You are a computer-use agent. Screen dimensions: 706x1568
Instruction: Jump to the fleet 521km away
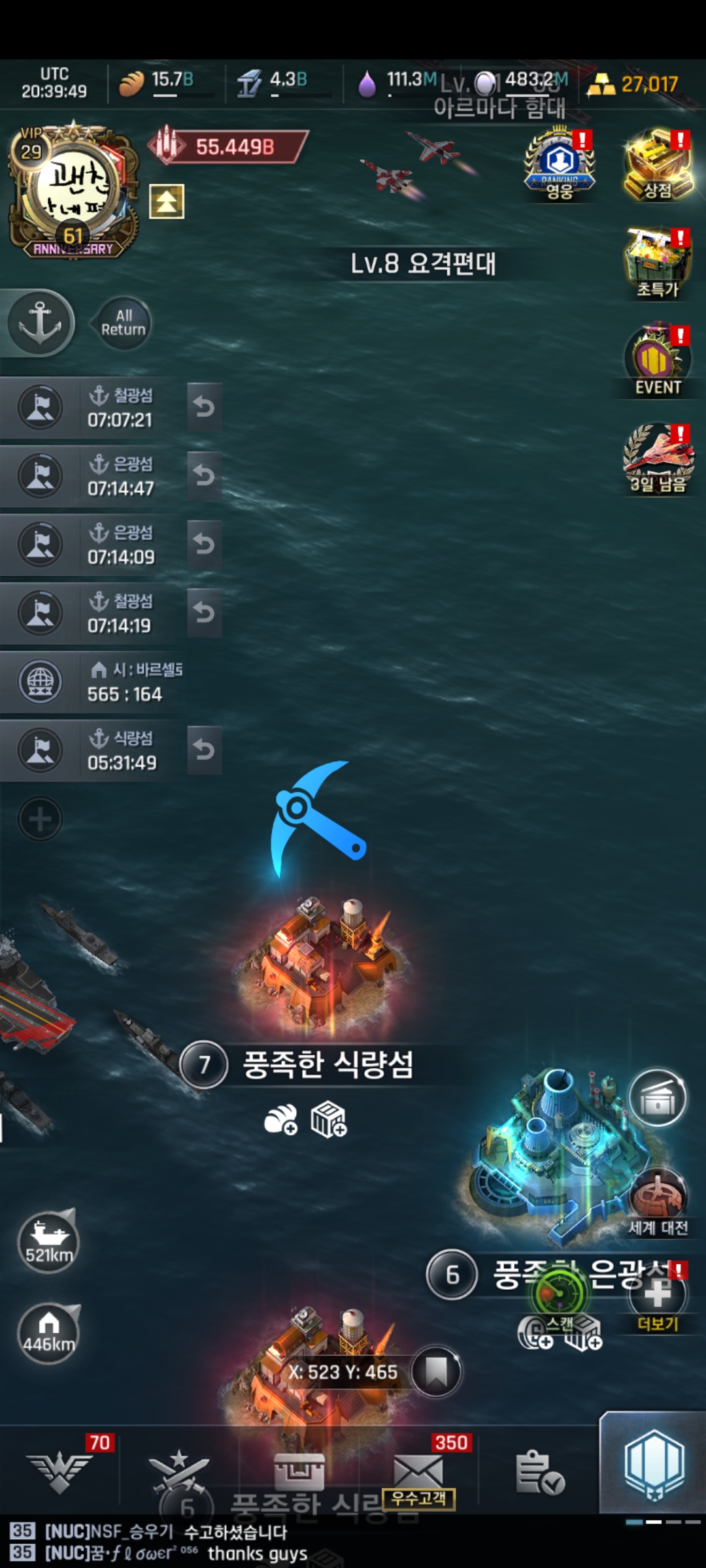pos(49,1241)
